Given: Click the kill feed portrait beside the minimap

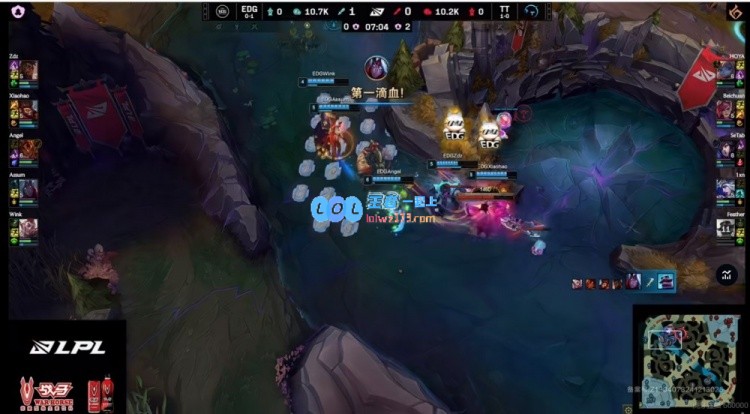Looking at the screenshot, I should (x=633, y=282).
